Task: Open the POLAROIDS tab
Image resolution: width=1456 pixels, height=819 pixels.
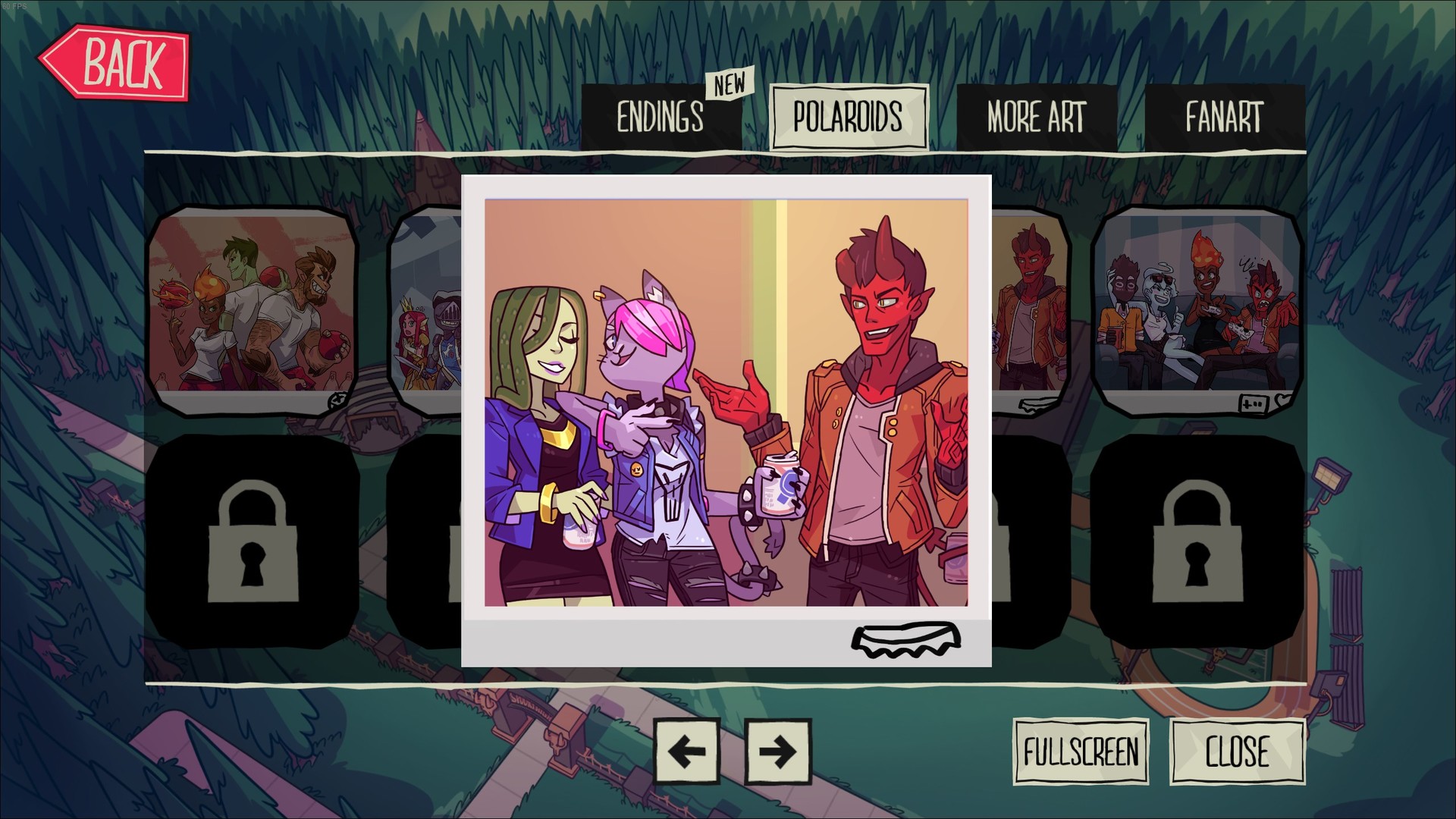Action: 849,118
